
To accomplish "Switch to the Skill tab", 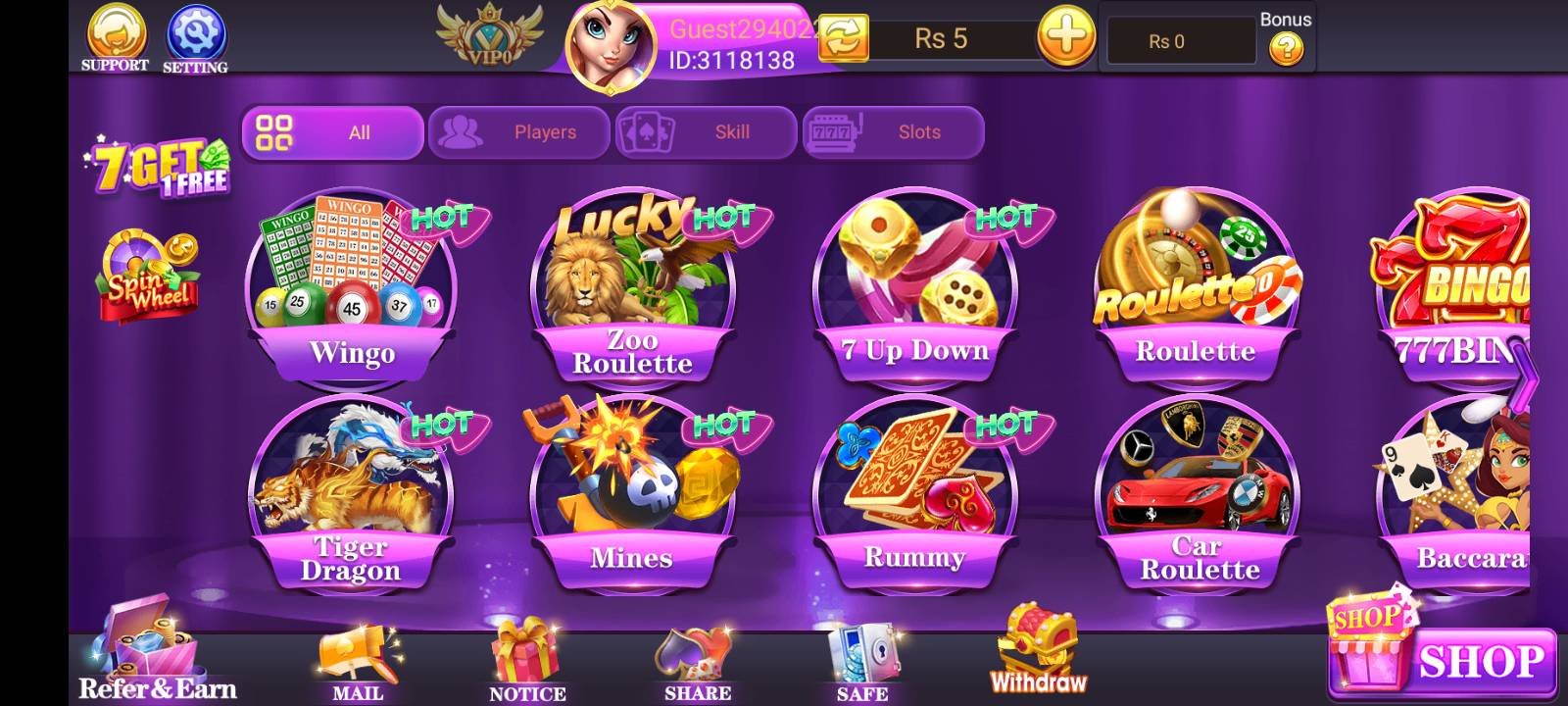I will [x=706, y=132].
